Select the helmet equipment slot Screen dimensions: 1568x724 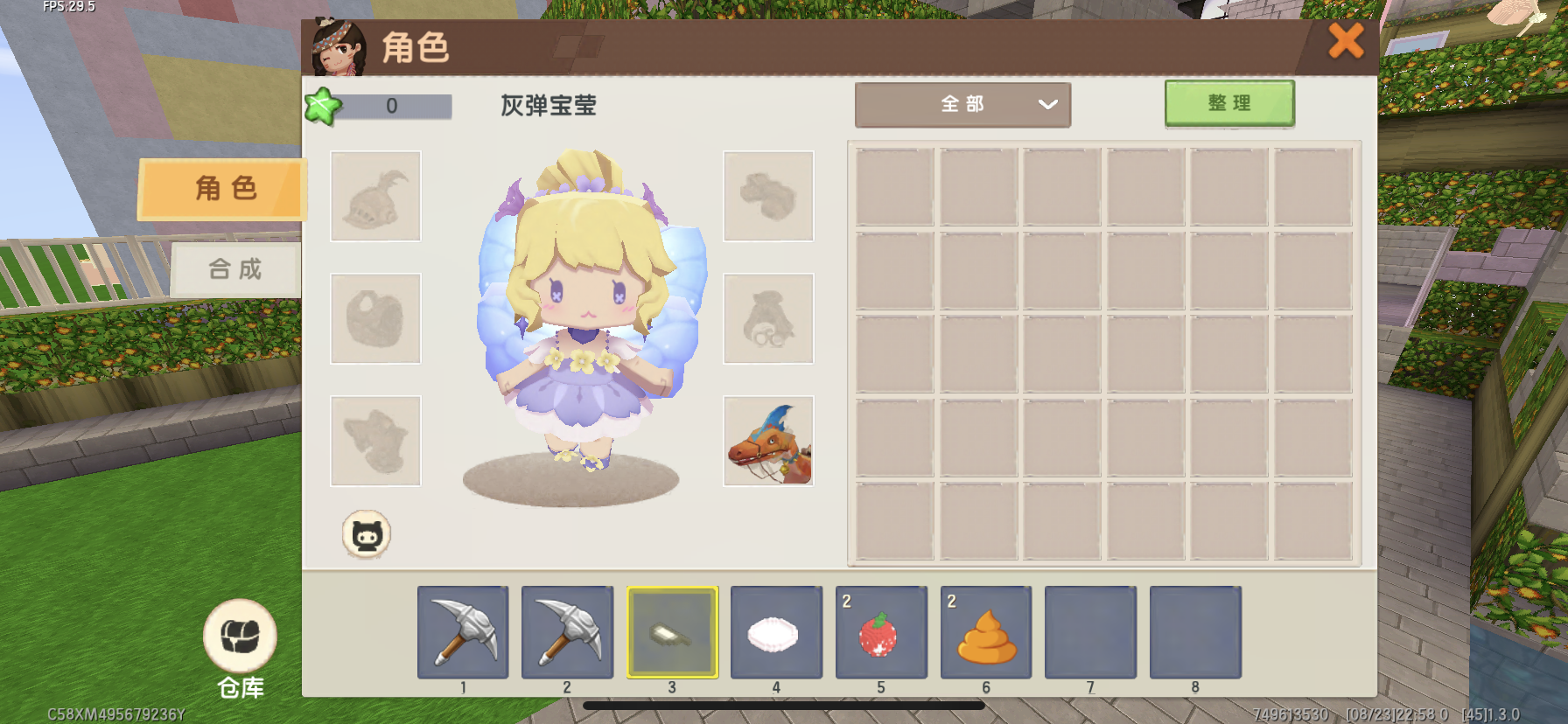tap(375, 196)
